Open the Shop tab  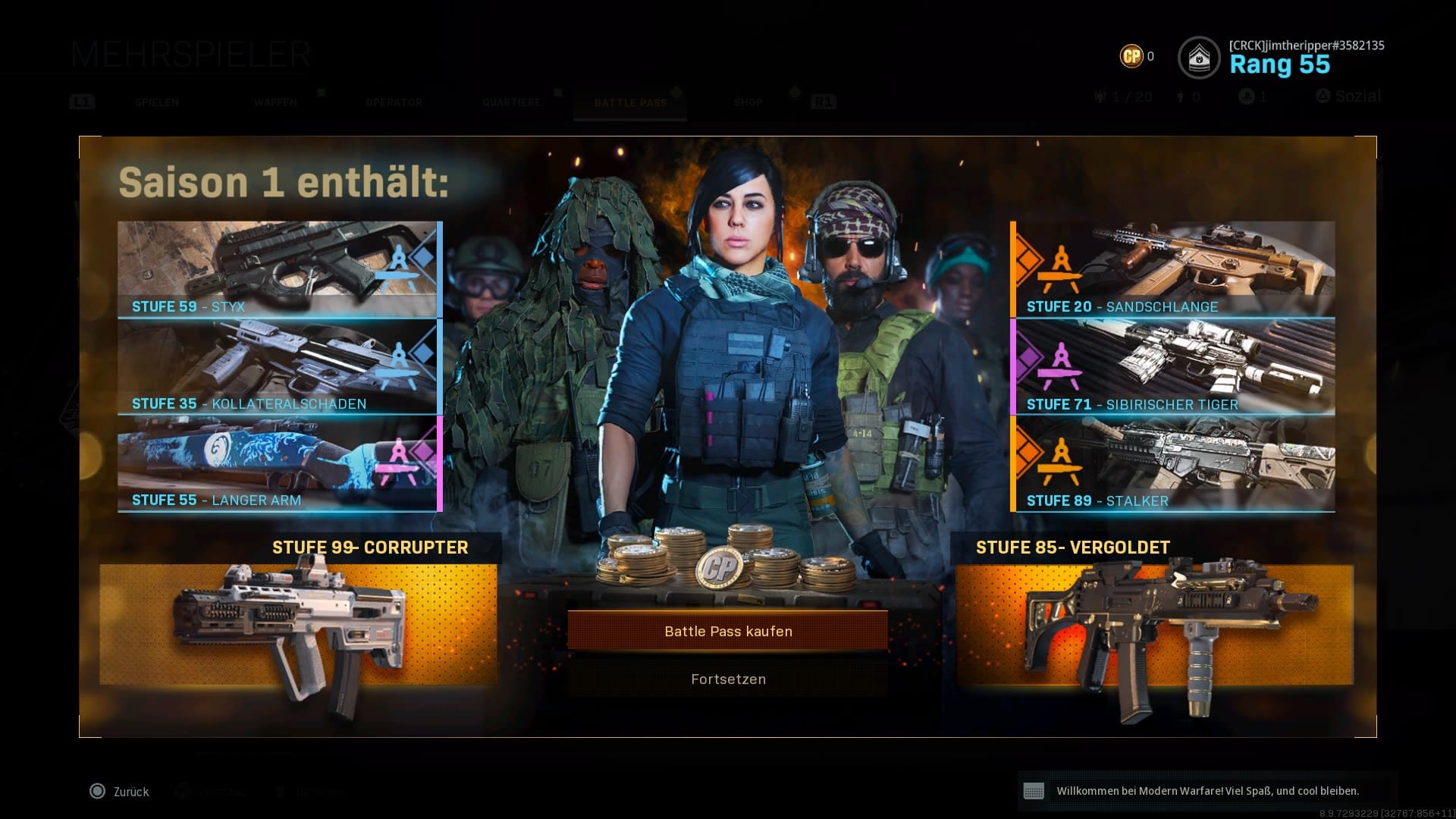pyautogui.click(x=748, y=102)
